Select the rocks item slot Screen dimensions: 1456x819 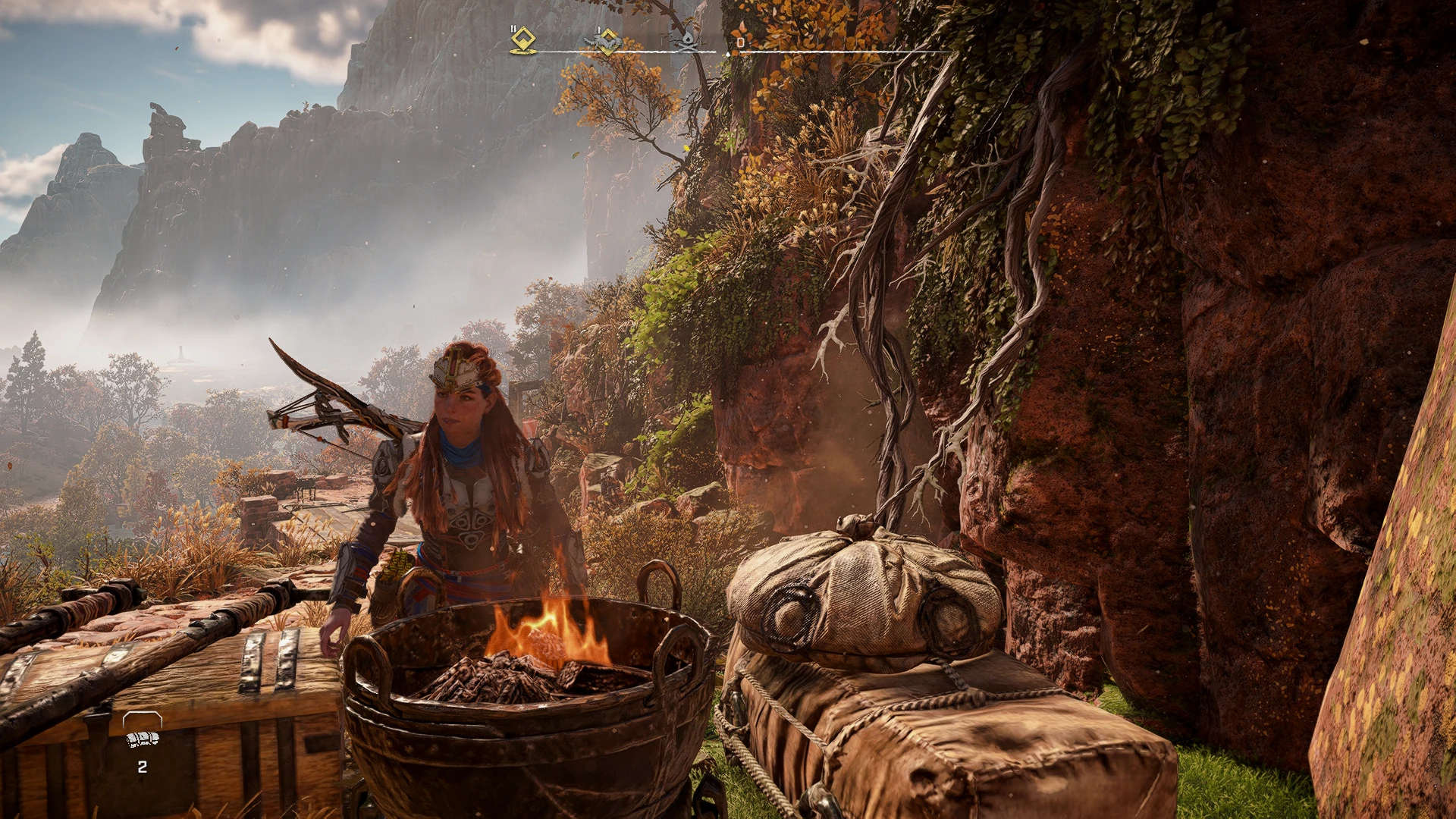coord(143,739)
